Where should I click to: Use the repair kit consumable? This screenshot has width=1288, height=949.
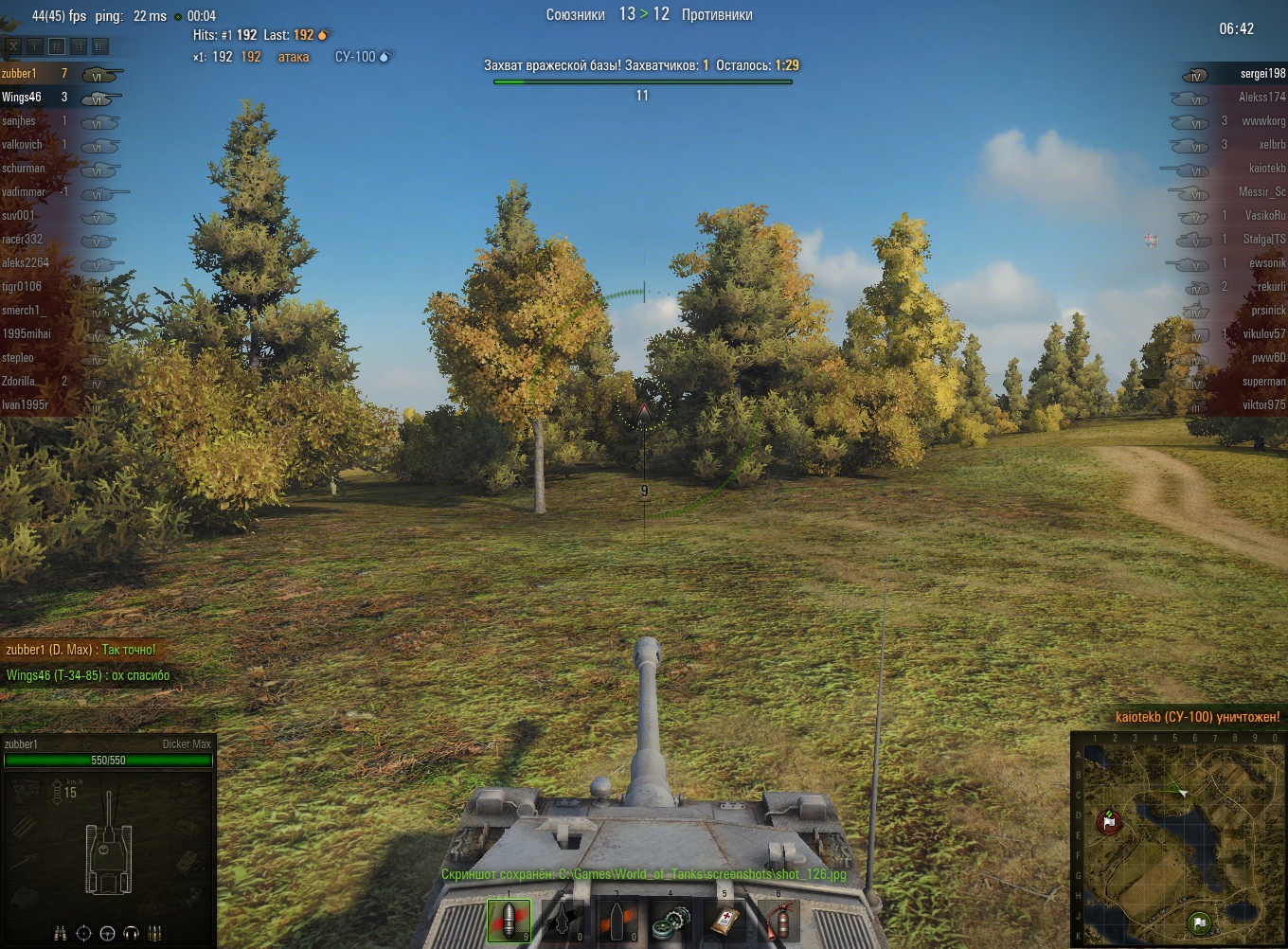click(671, 920)
